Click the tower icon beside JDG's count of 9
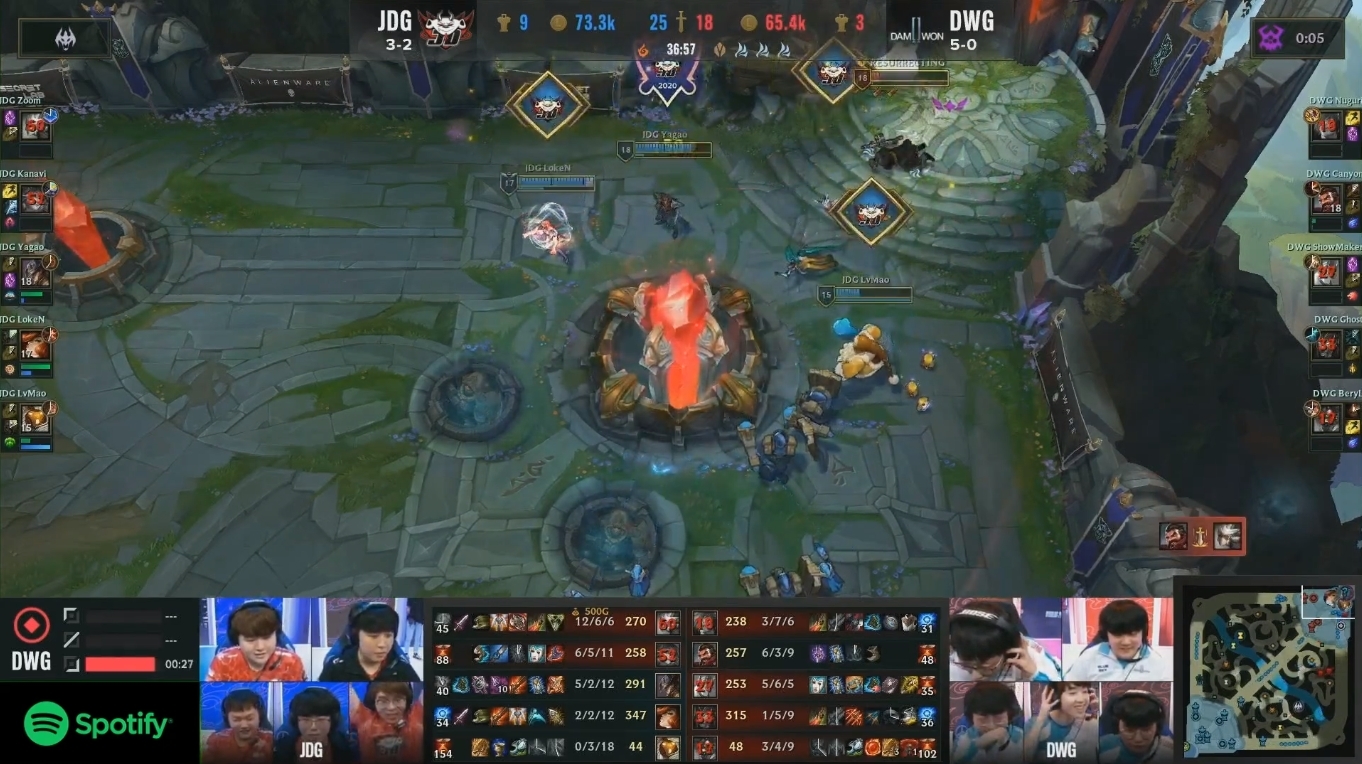Screen dimensions: 1362x764 point(503,21)
